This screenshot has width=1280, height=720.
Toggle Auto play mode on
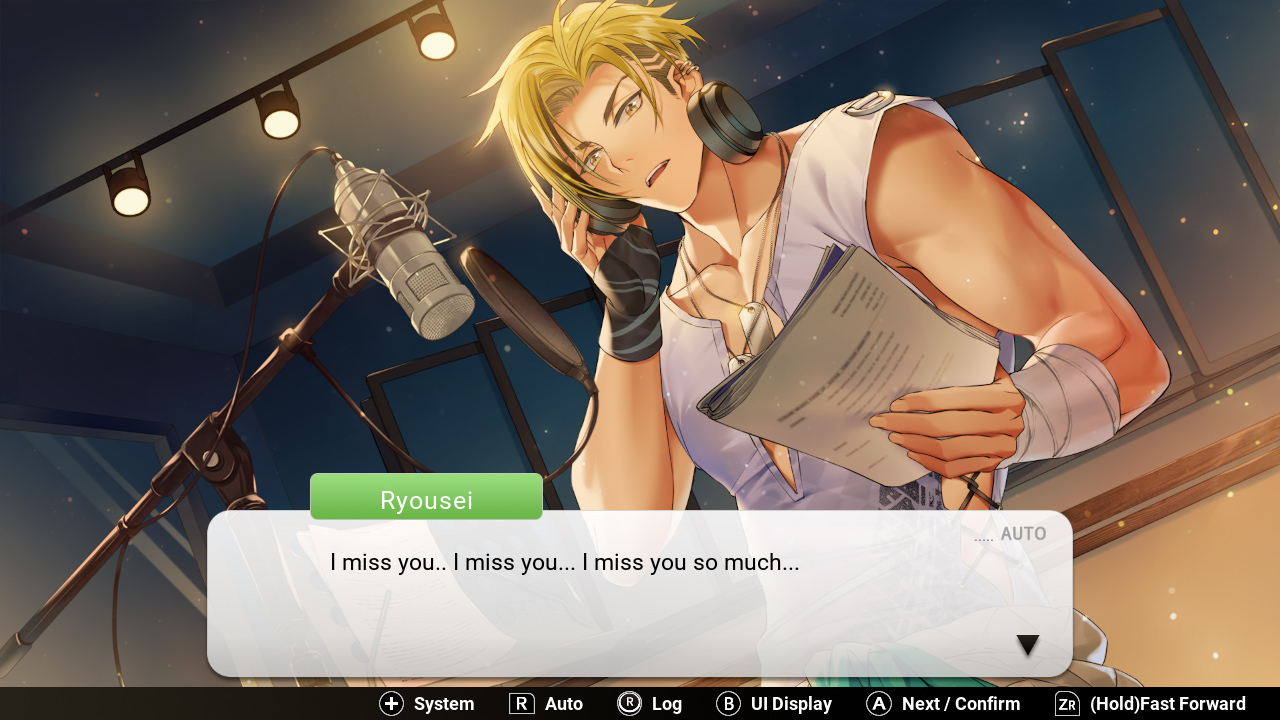point(545,703)
